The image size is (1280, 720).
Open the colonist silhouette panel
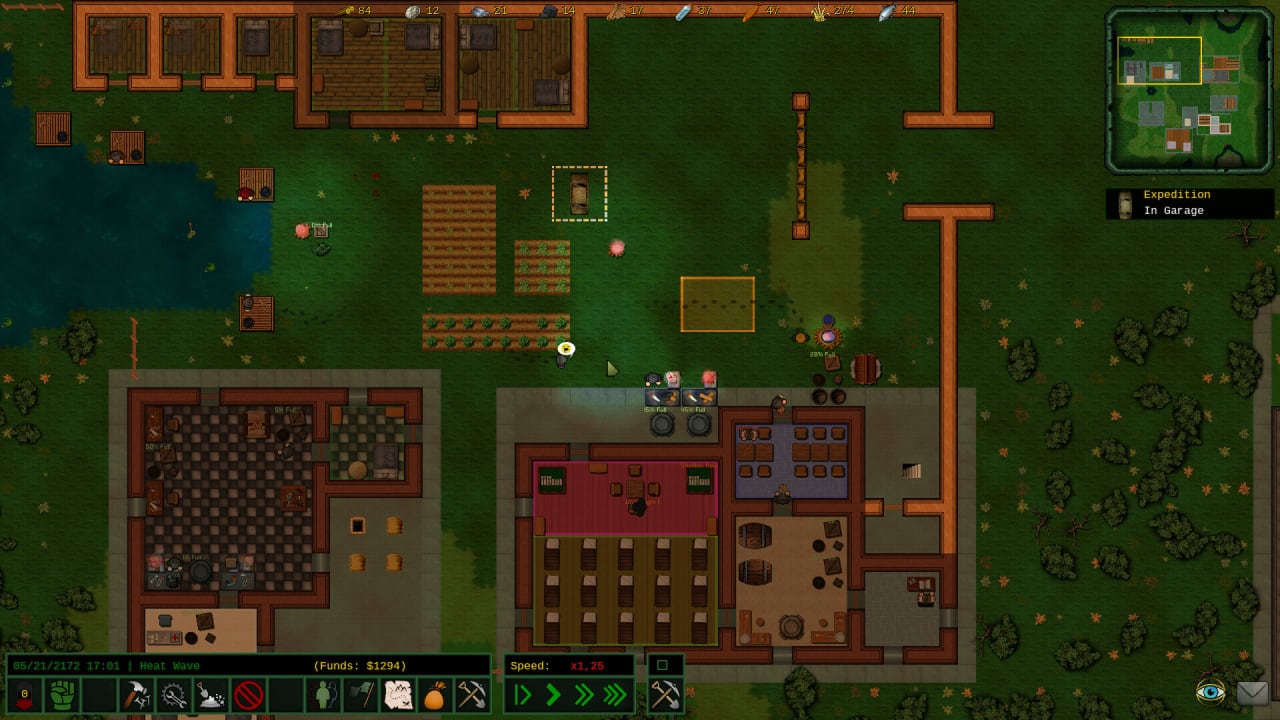click(323, 694)
